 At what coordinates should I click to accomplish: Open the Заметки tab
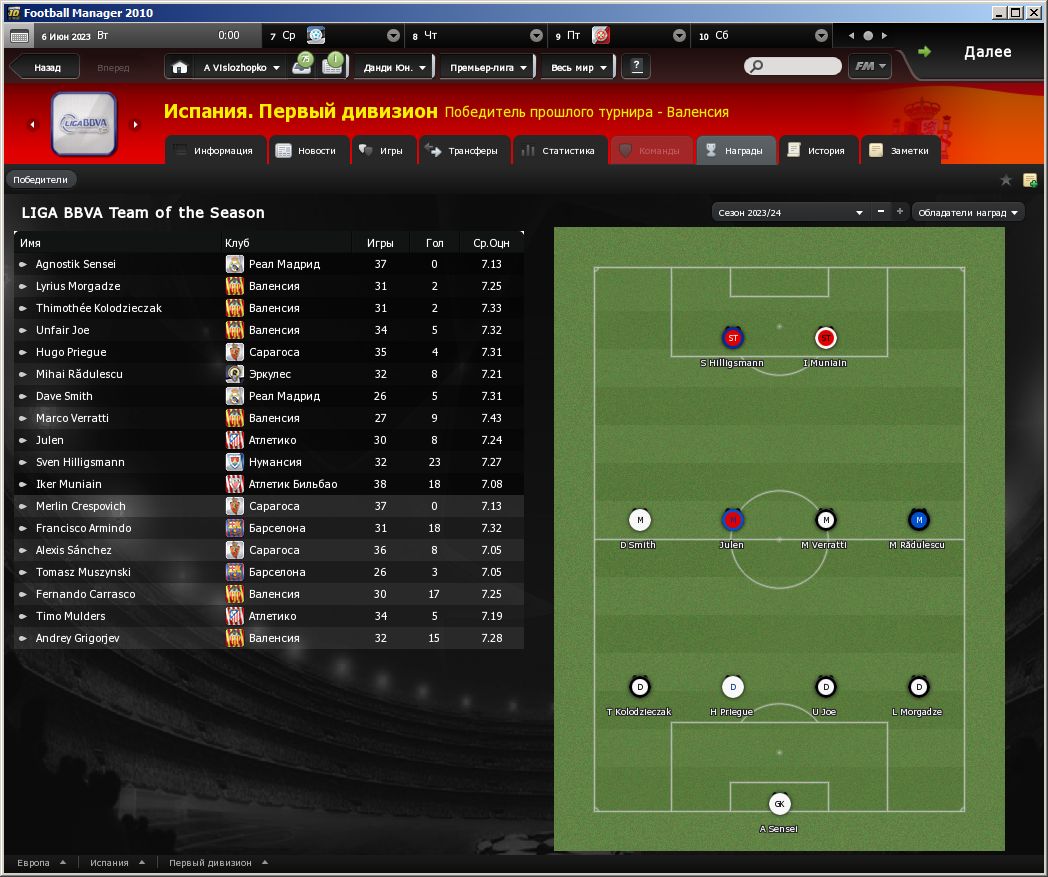pos(900,151)
